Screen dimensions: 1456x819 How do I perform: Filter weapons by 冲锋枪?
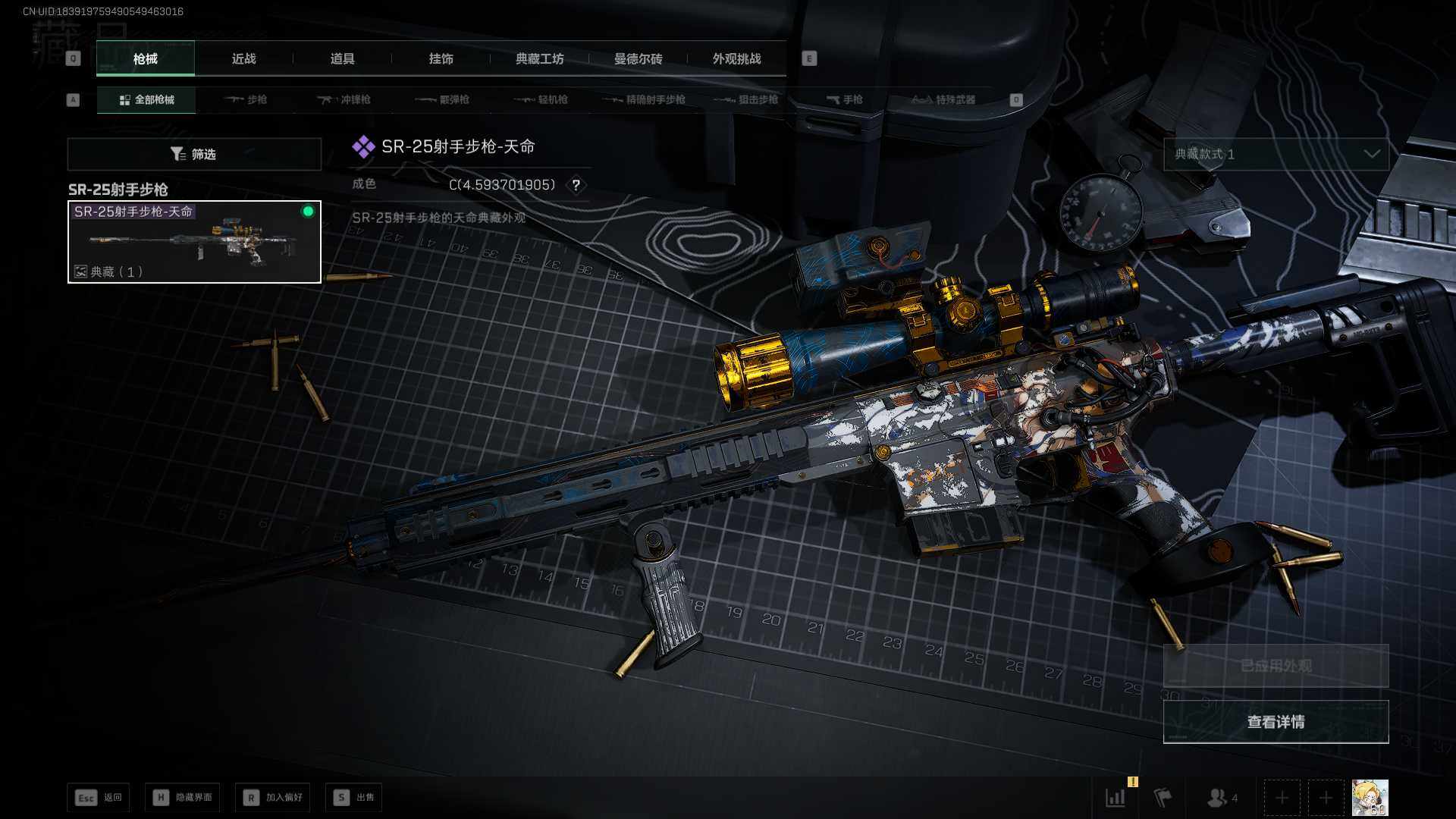coord(344,99)
